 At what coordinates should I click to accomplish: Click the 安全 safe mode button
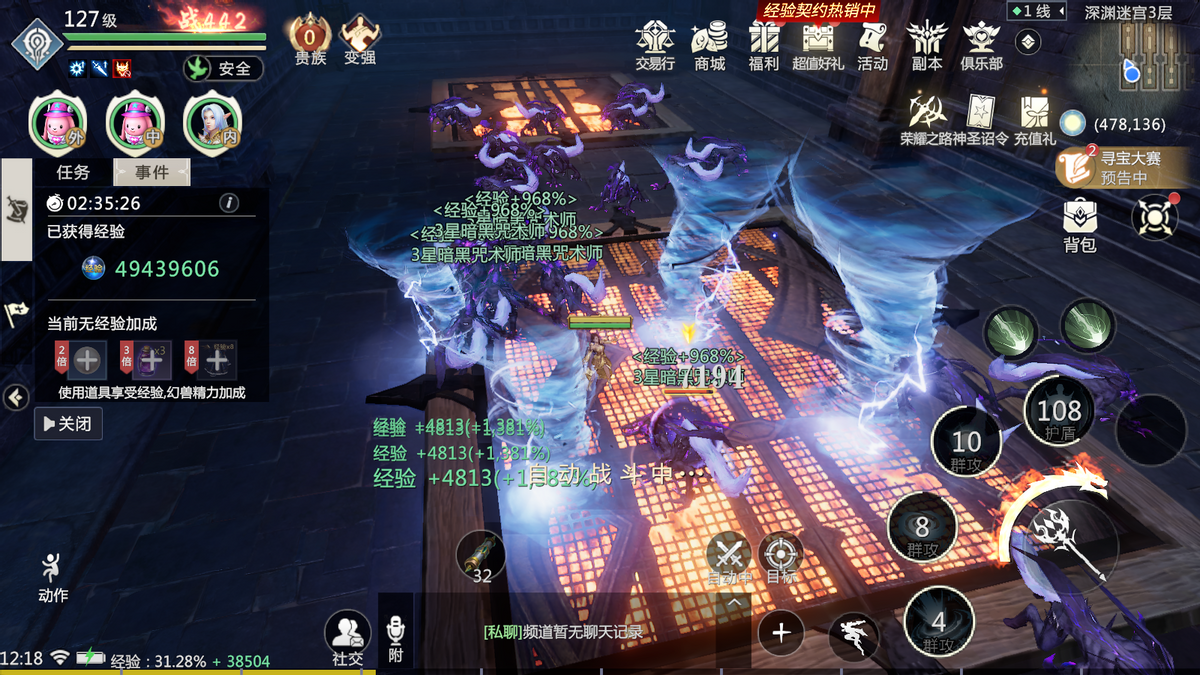pyautogui.click(x=223, y=69)
